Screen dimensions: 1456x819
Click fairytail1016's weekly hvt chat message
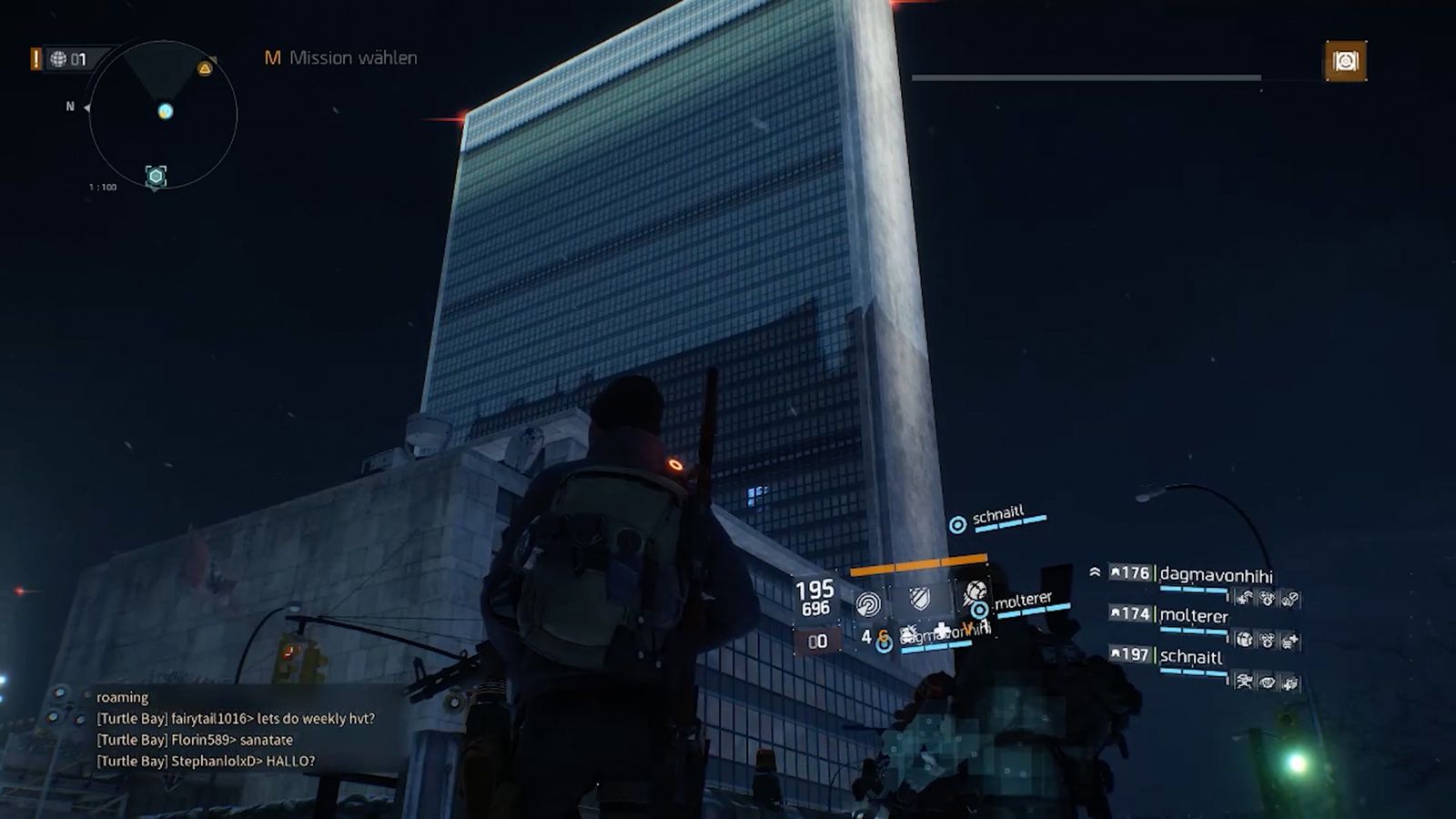pos(236,719)
